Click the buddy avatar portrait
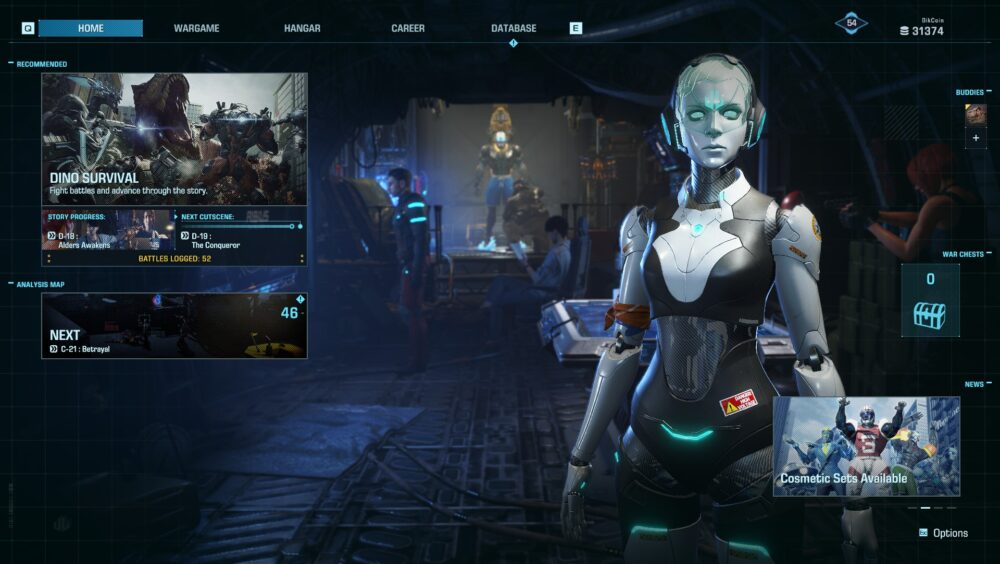 [x=975, y=114]
